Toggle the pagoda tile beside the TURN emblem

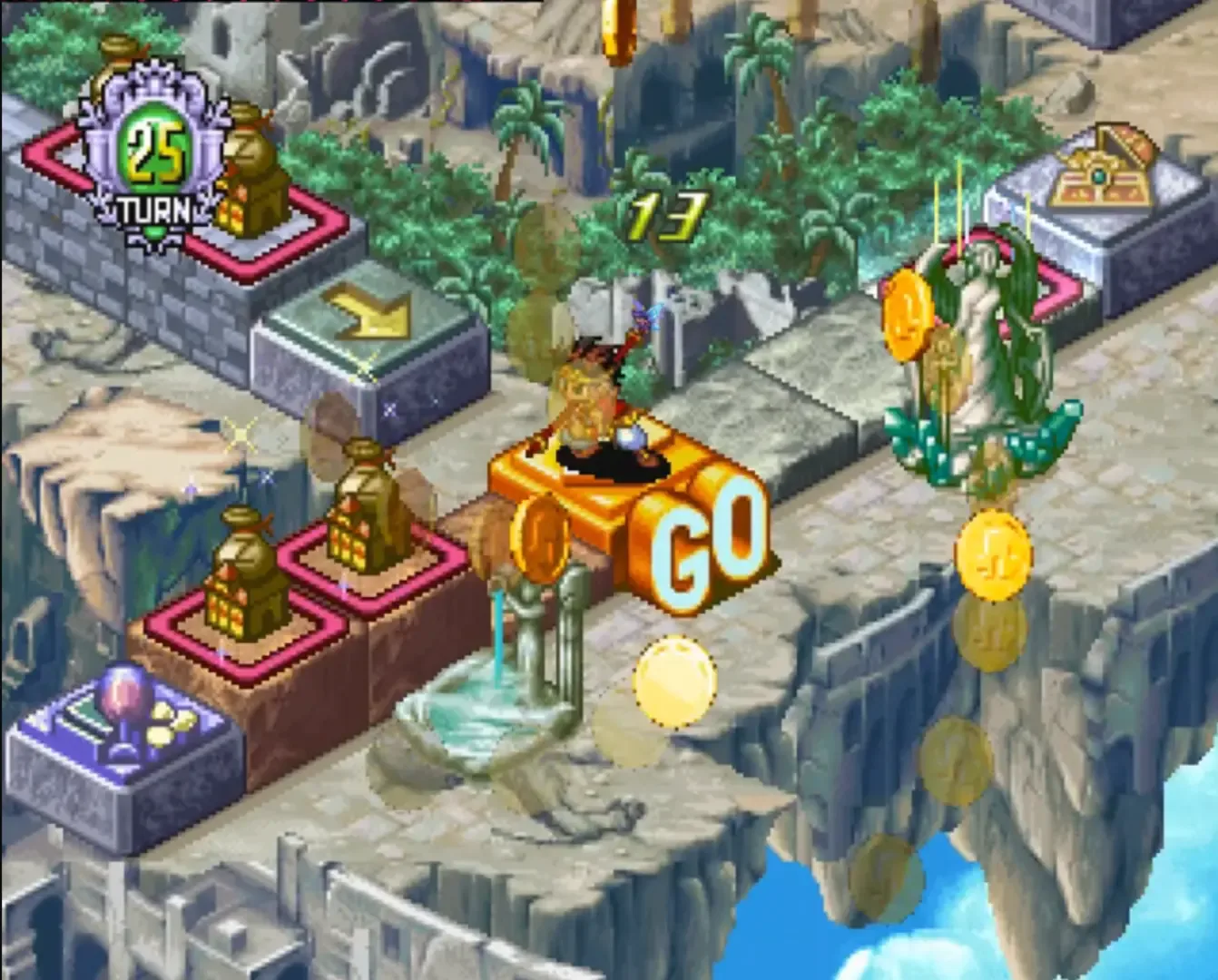[x=252, y=172]
